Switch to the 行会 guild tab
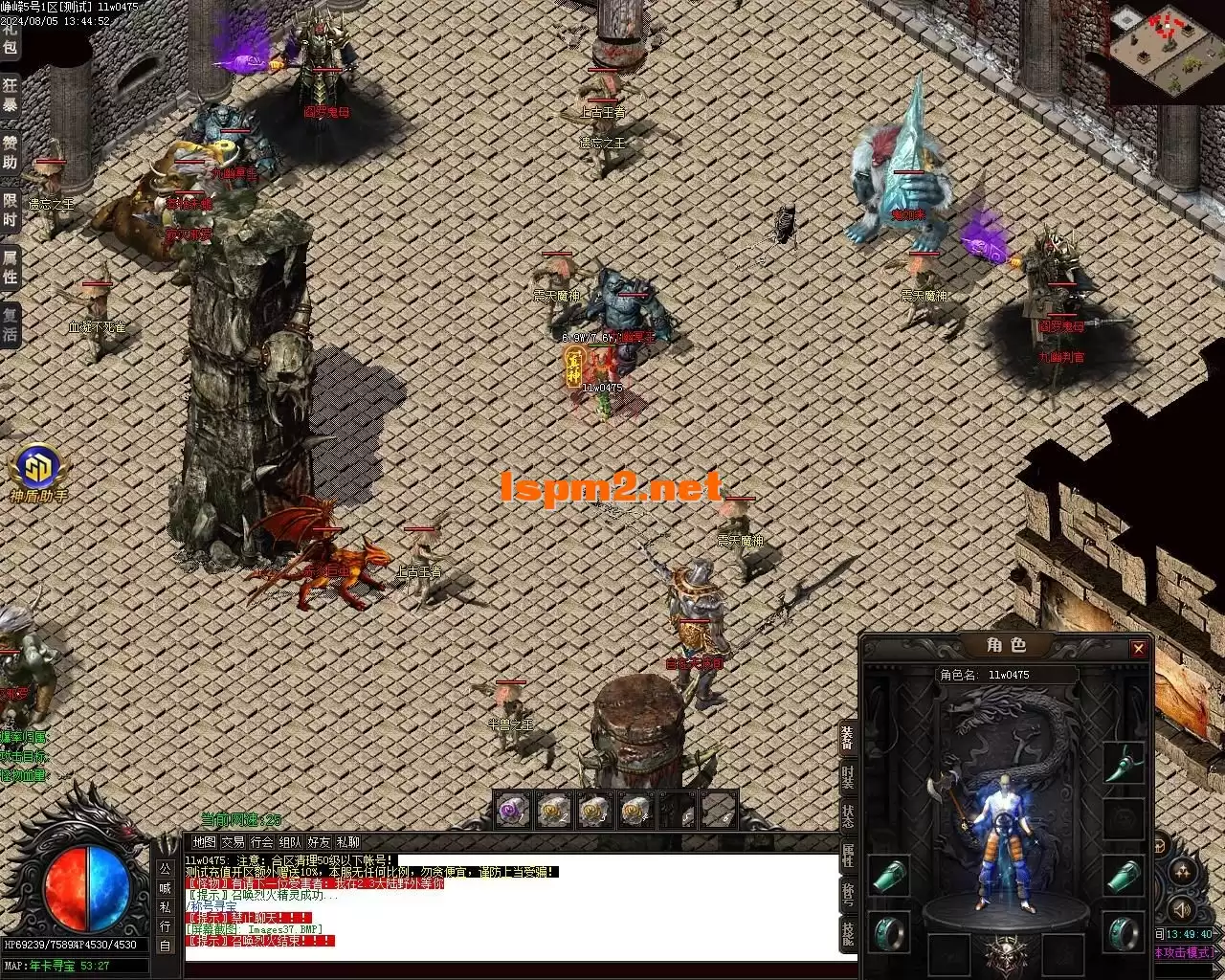This screenshot has width=1225, height=980. [x=261, y=842]
